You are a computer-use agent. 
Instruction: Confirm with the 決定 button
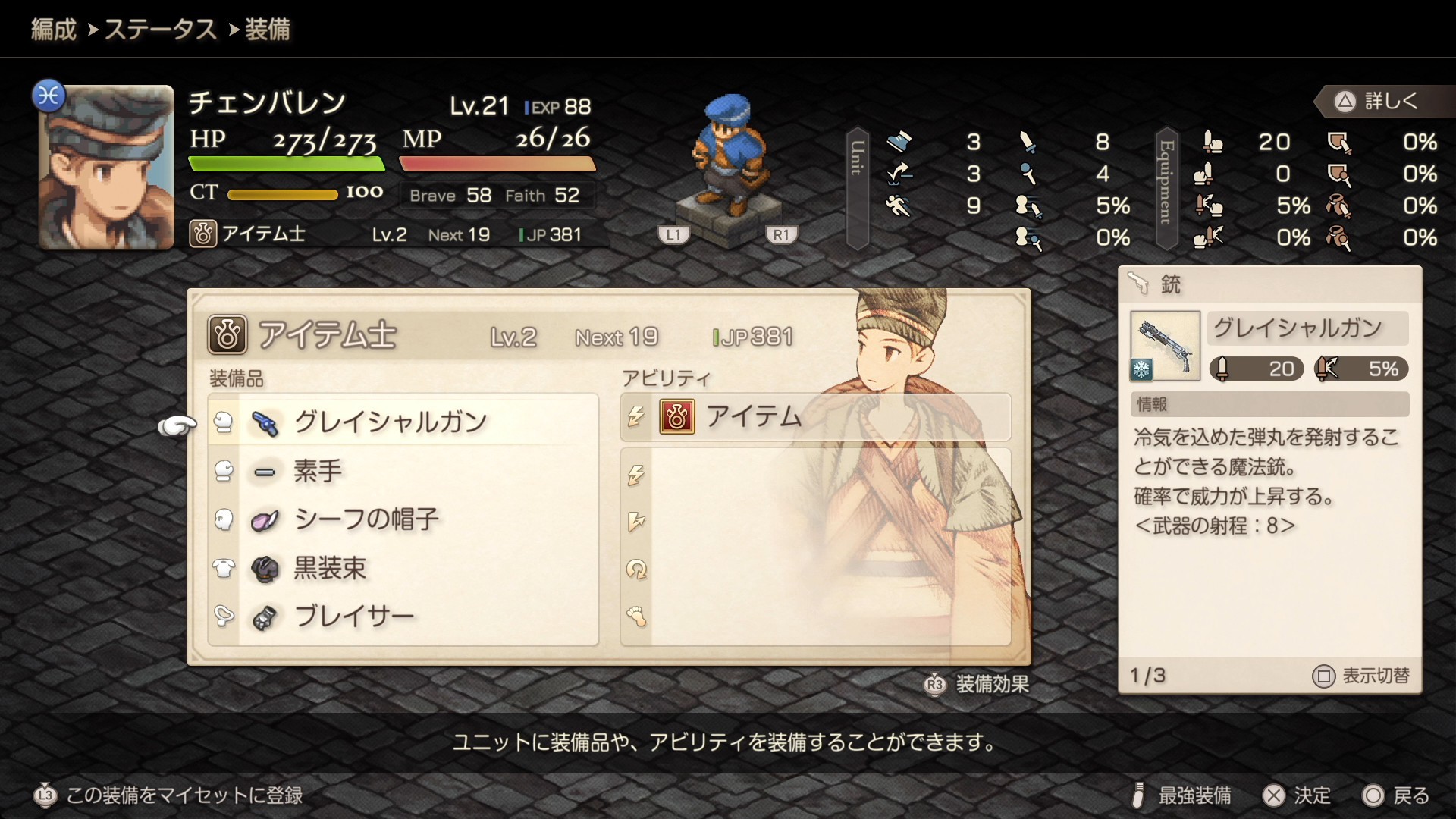[1297, 795]
